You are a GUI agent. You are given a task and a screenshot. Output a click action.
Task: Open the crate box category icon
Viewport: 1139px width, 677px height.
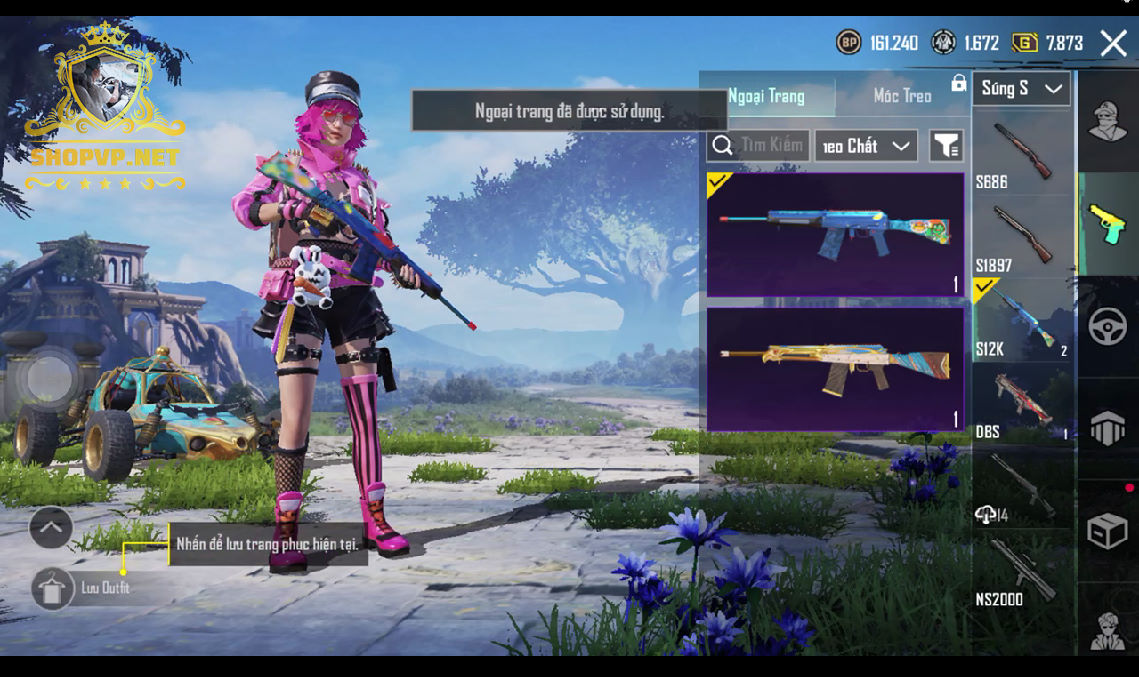1107,532
